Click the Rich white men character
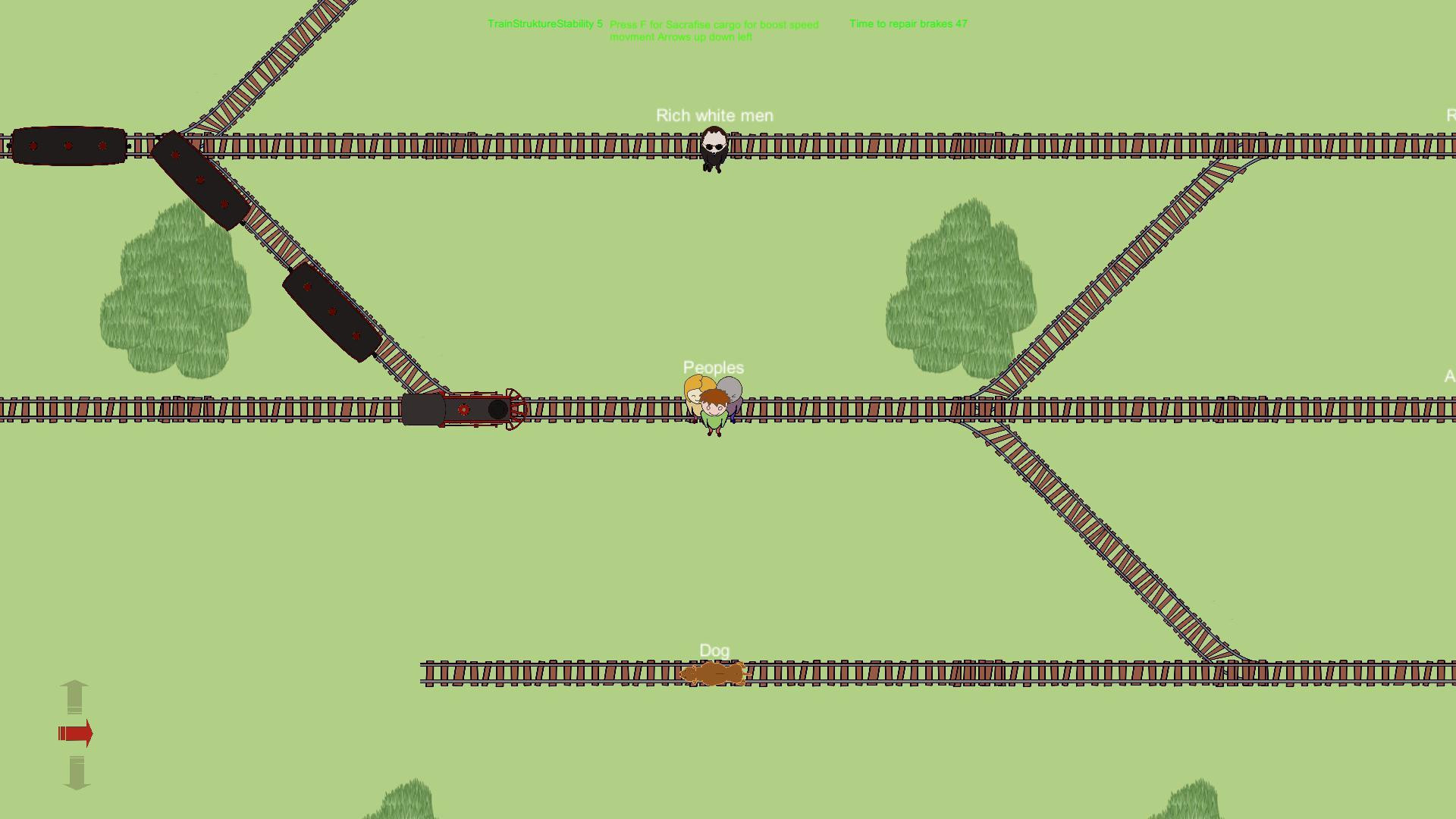The height and width of the screenshot is (819, 1456). (713, 149)
